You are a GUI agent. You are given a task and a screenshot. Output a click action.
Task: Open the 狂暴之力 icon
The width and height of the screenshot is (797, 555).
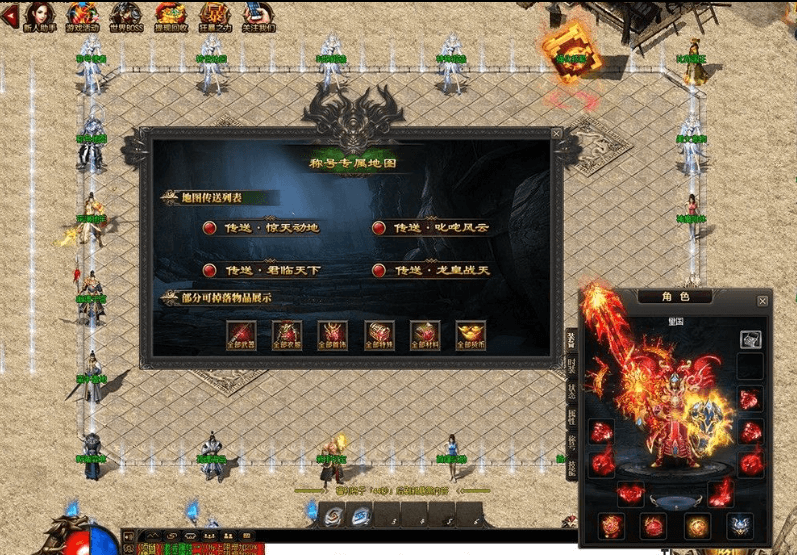(x=215, y=15)
